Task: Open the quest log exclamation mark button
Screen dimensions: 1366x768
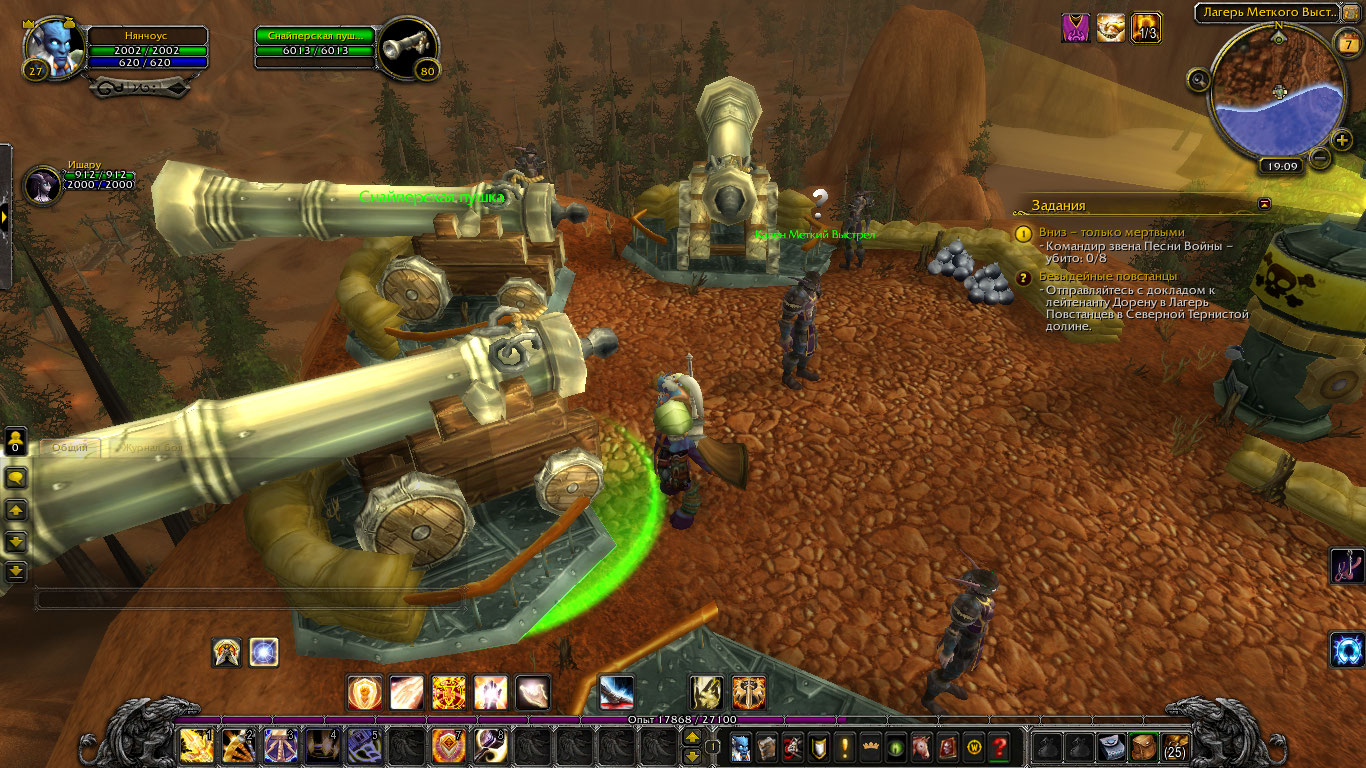Action: tap(845, 746)
